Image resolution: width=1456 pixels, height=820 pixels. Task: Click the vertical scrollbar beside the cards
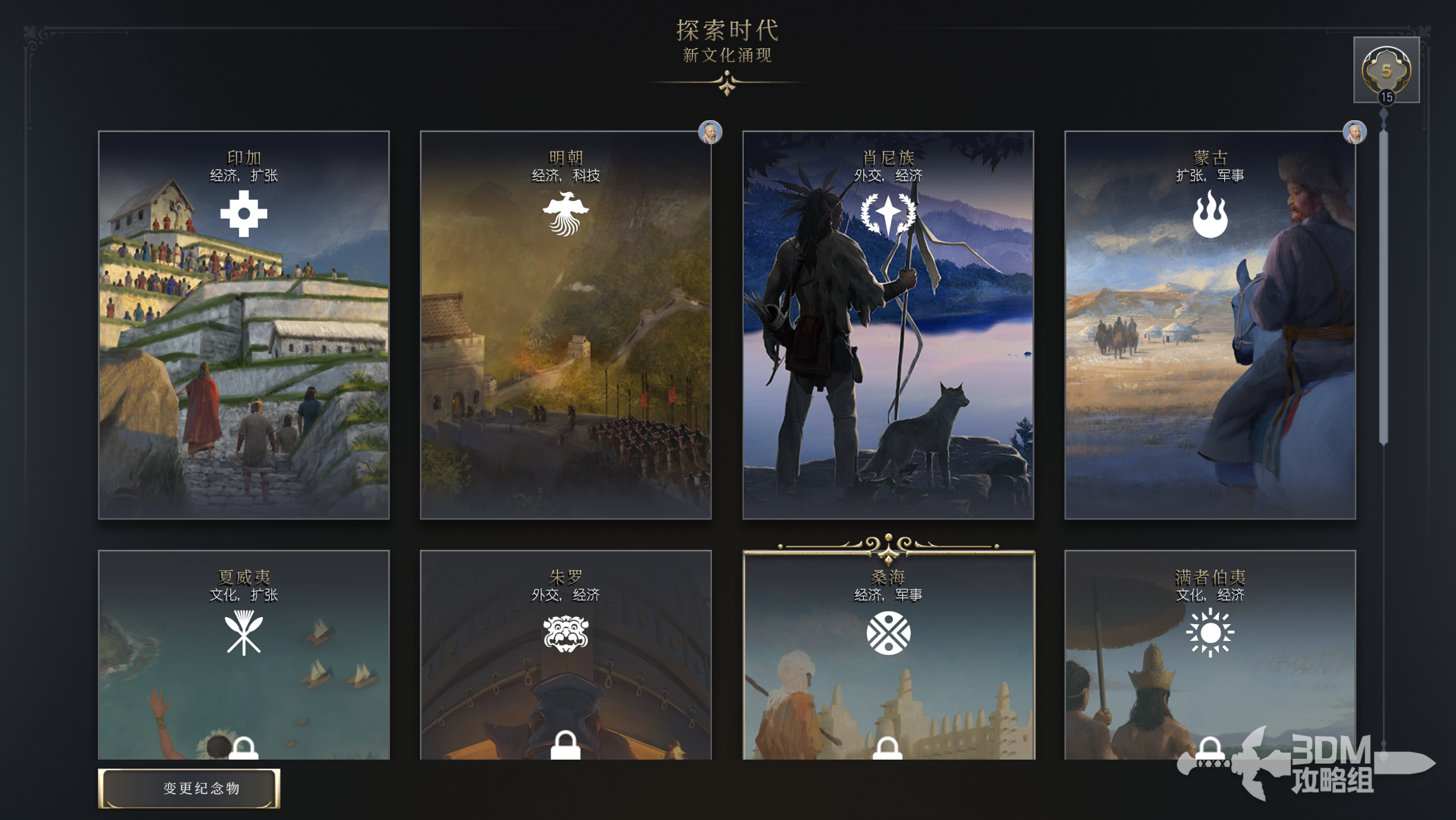pyautogui.click(x=1384, y=285)
